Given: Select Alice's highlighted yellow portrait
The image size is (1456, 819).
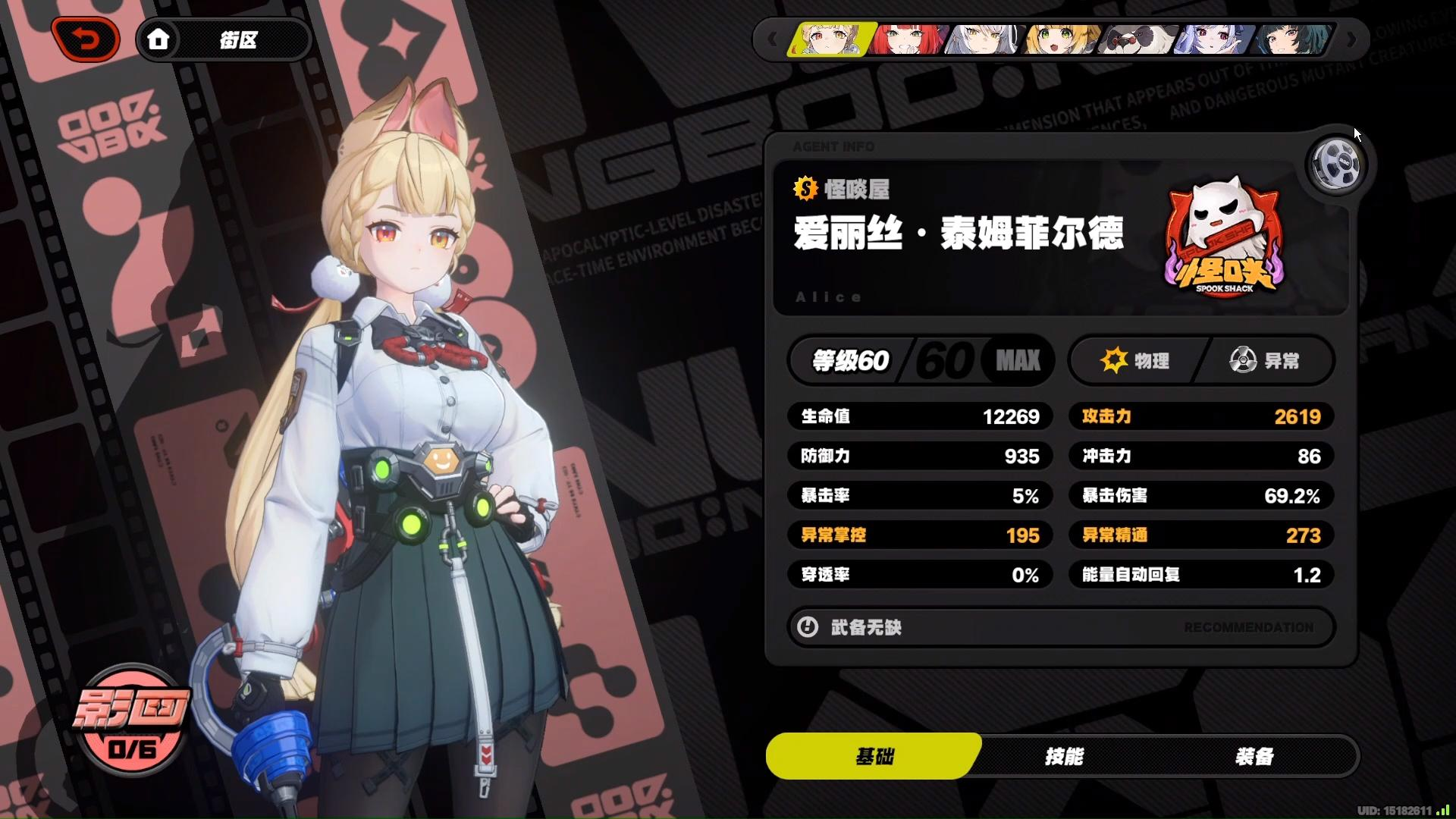Looking at the screenshot, I should coord(830,39).
